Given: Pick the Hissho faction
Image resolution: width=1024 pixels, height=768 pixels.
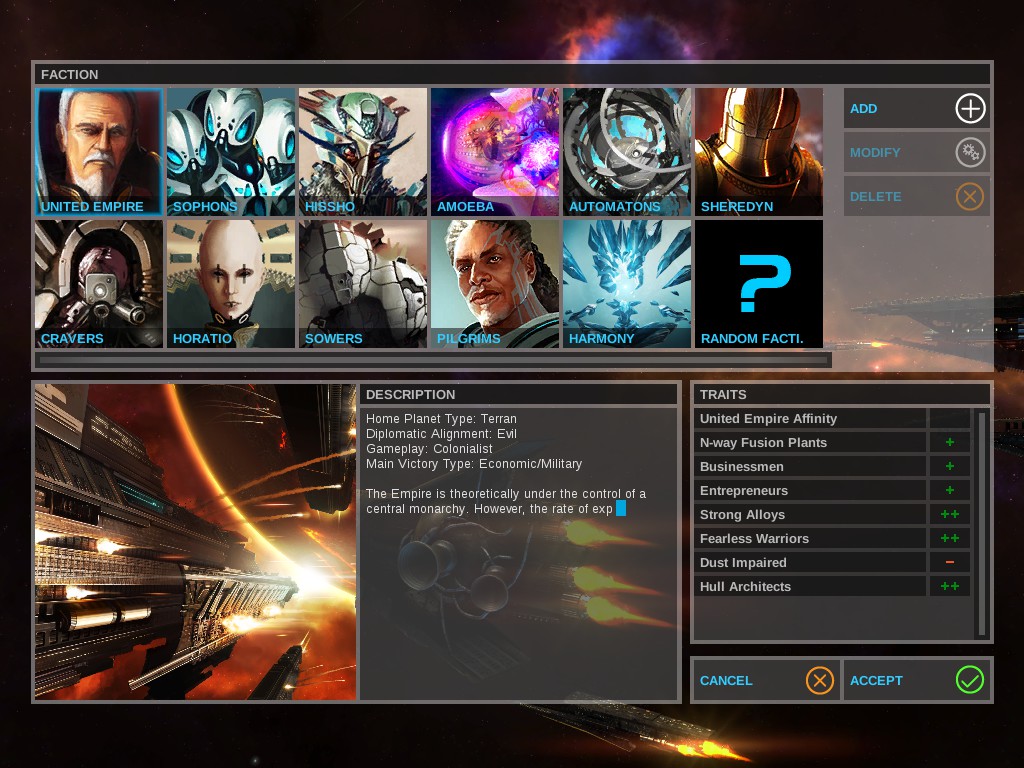Looking at the screenshot, I should tap(363, 152).
